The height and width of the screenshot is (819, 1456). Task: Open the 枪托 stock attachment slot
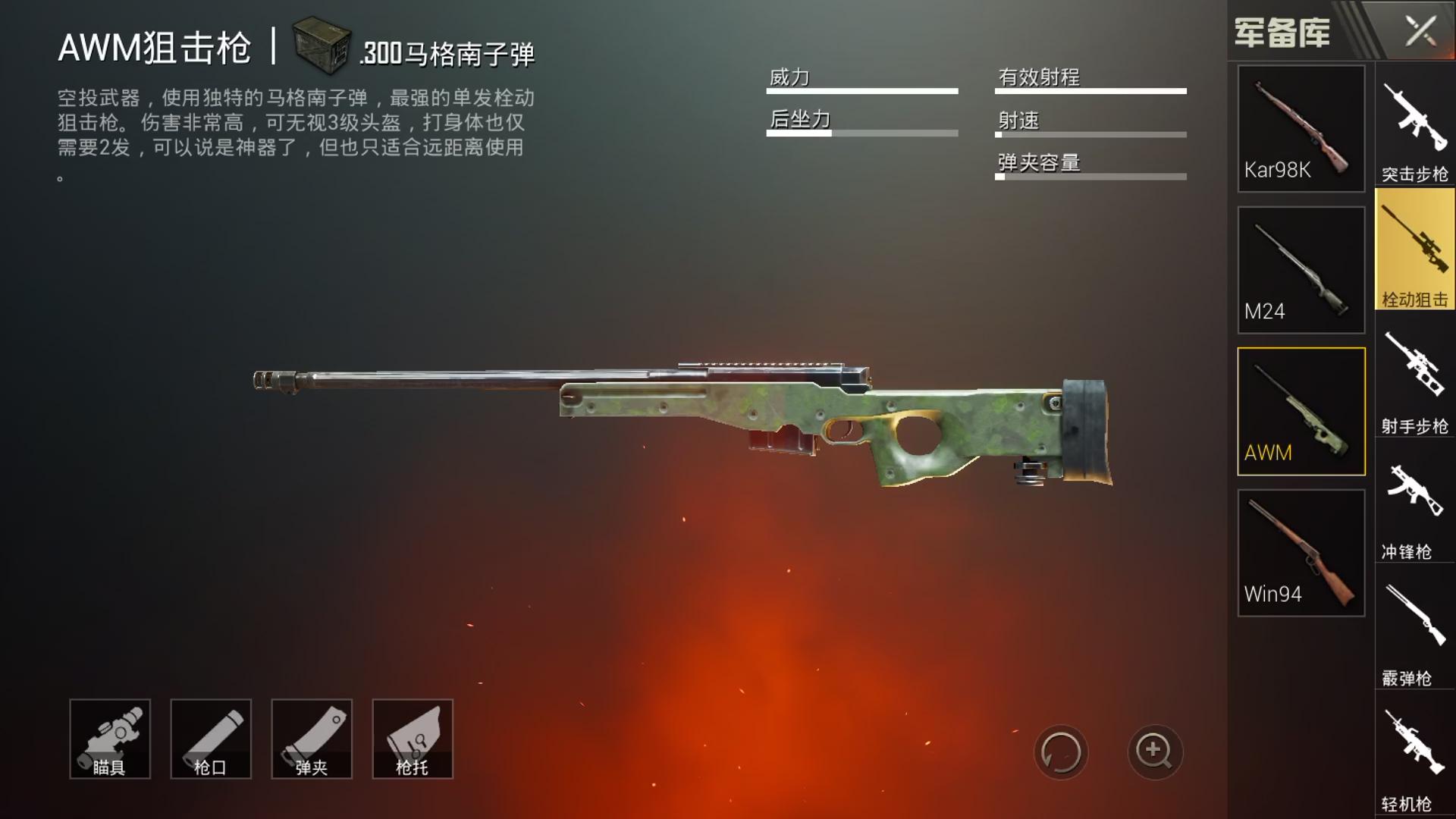pyautogui.click(x=411, y=738)
